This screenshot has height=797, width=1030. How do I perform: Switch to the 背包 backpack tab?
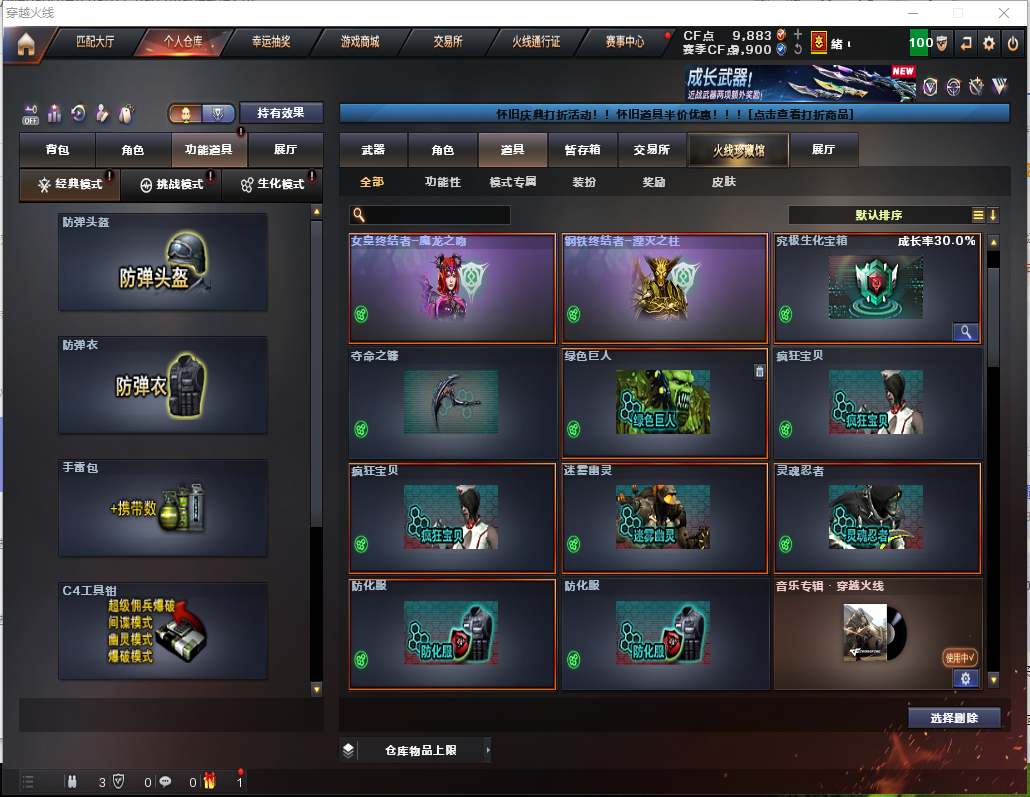tap(57, 150)
